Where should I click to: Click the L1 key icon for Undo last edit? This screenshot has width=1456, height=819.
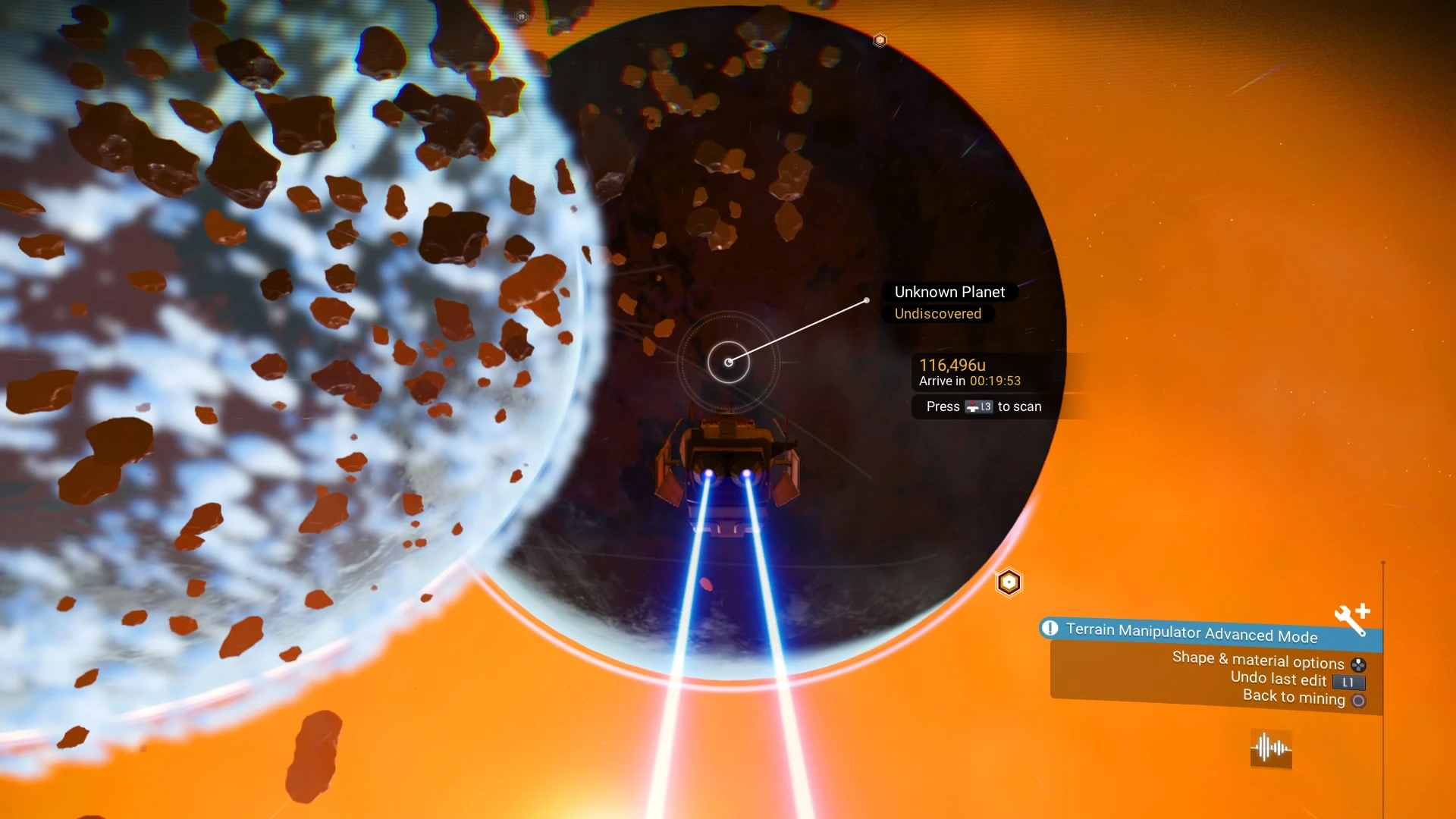1348,681
